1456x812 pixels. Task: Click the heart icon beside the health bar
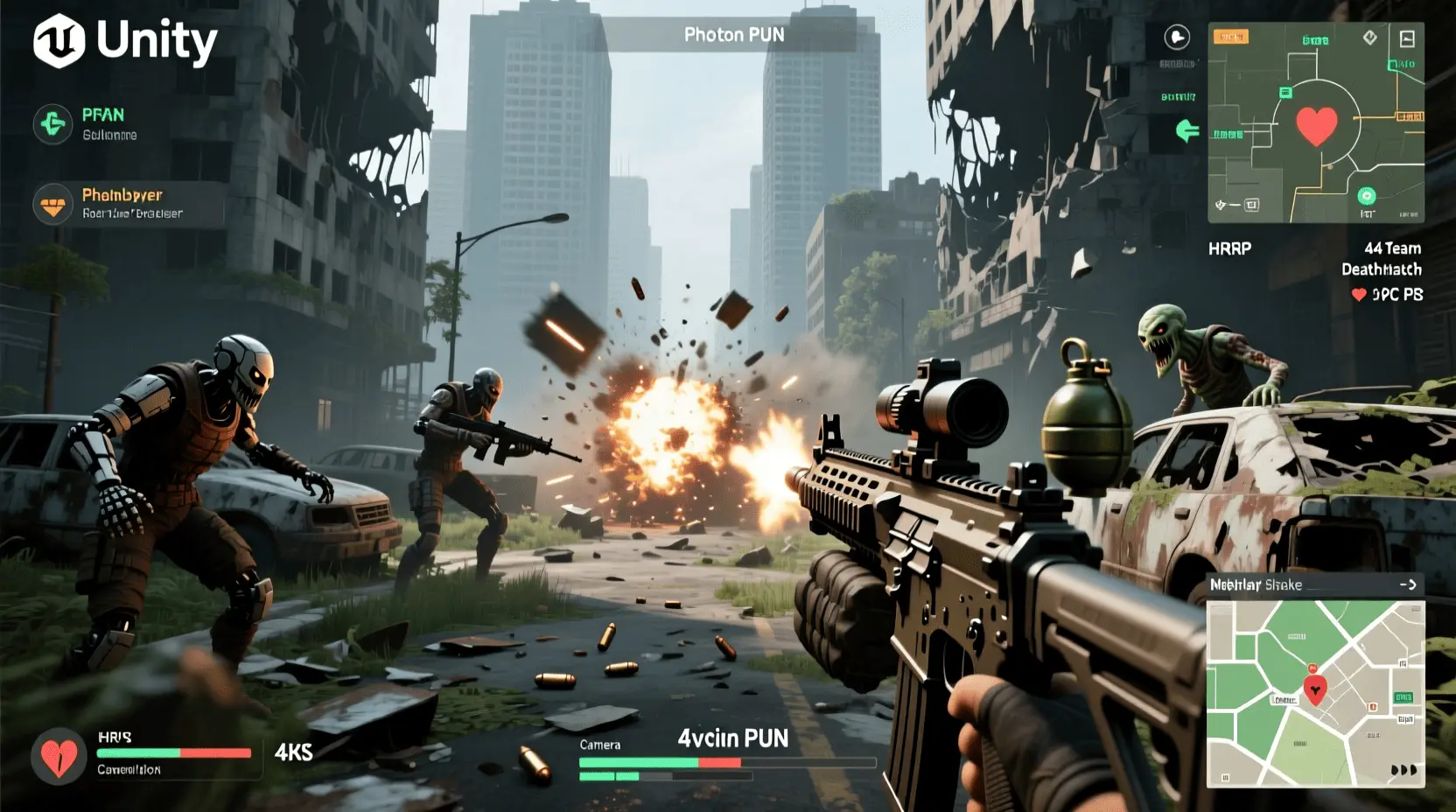59,755
